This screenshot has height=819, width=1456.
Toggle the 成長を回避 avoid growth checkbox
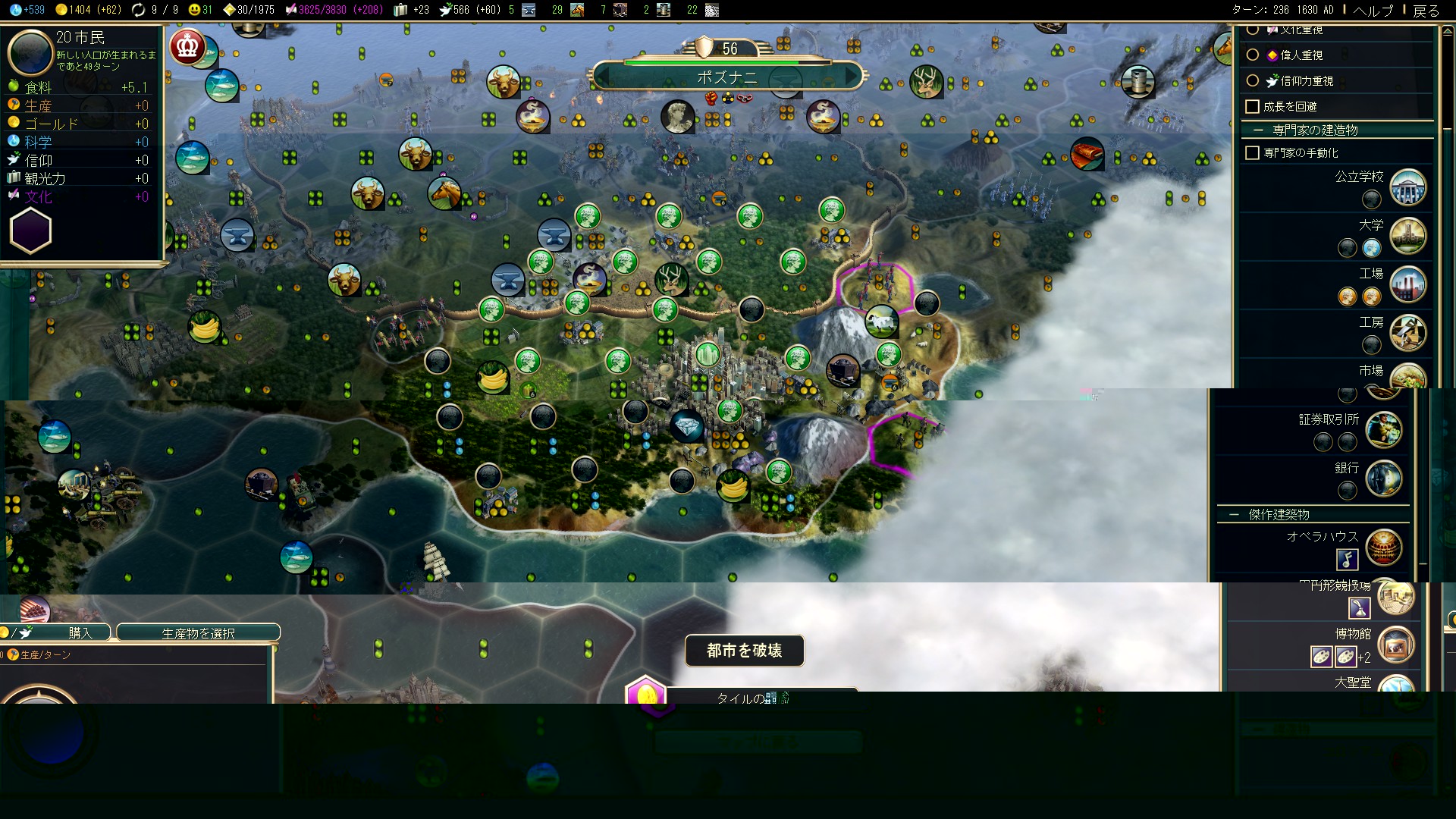coord(1253,107)
